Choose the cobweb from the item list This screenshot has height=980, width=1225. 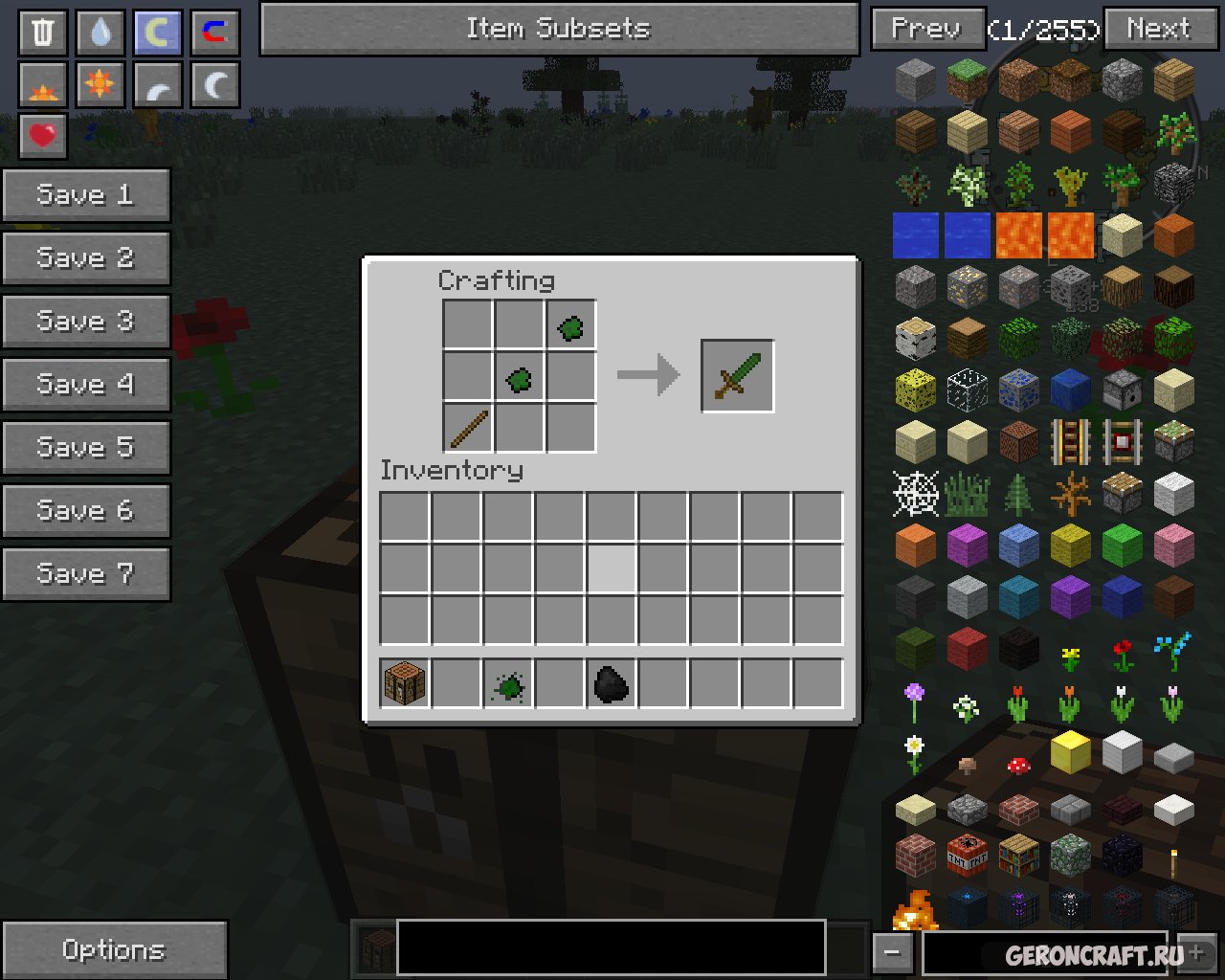(x=916, y=494)
